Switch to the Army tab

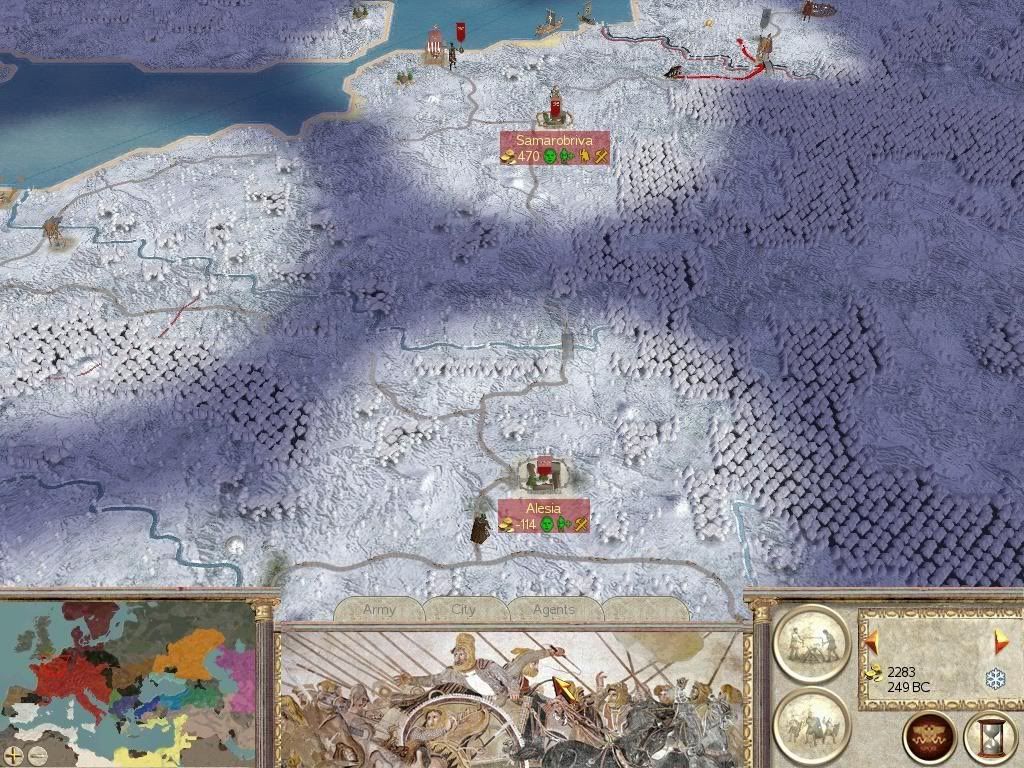pos(380,609)
